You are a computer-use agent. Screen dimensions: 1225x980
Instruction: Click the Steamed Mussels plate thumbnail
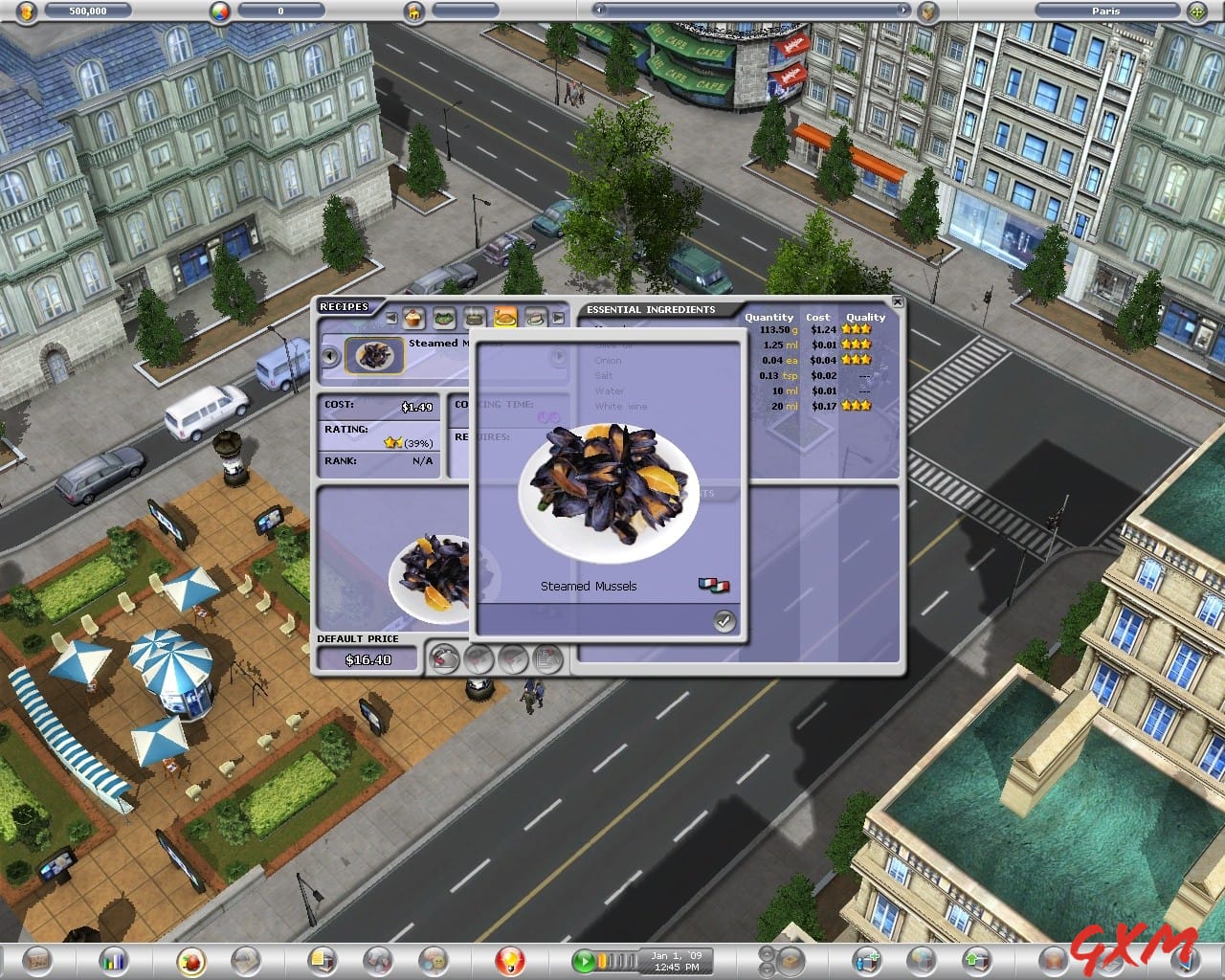click(x=373, y=356)
